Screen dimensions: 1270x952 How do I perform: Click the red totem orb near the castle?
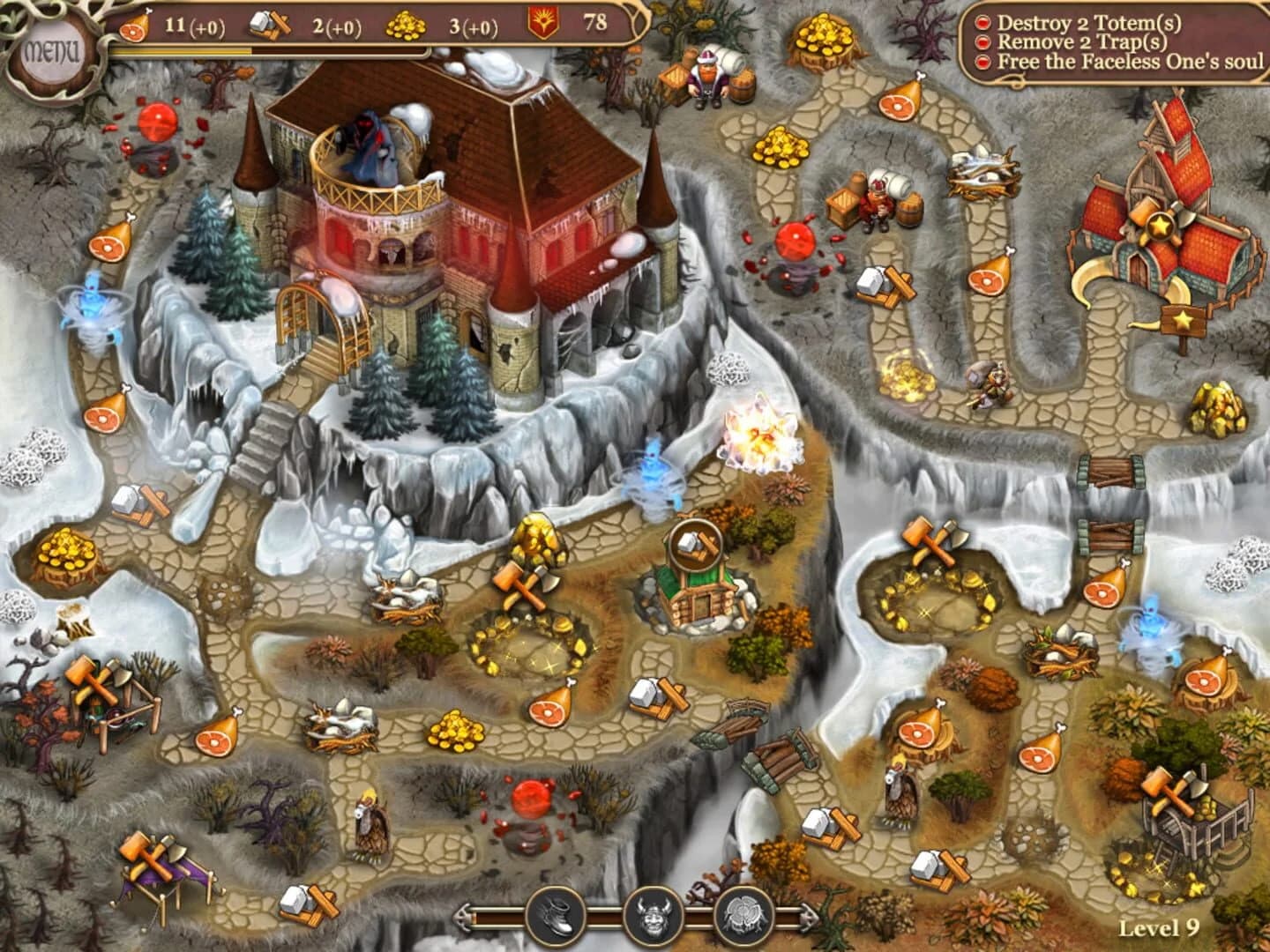click(156, 123)
